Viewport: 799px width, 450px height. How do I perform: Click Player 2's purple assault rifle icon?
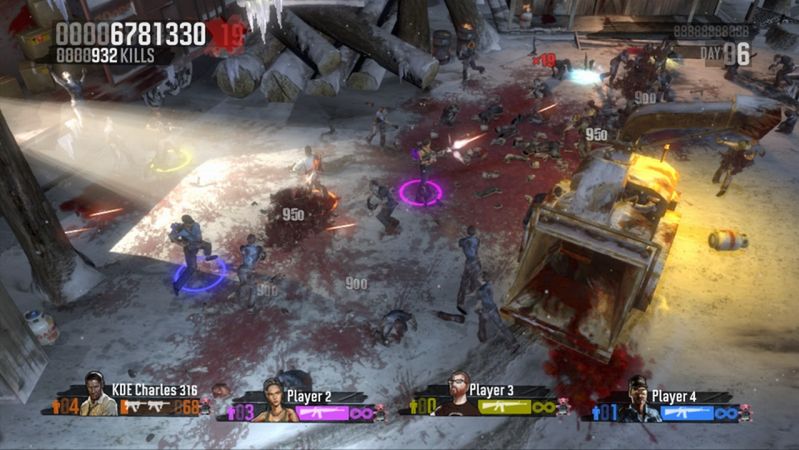321,412
